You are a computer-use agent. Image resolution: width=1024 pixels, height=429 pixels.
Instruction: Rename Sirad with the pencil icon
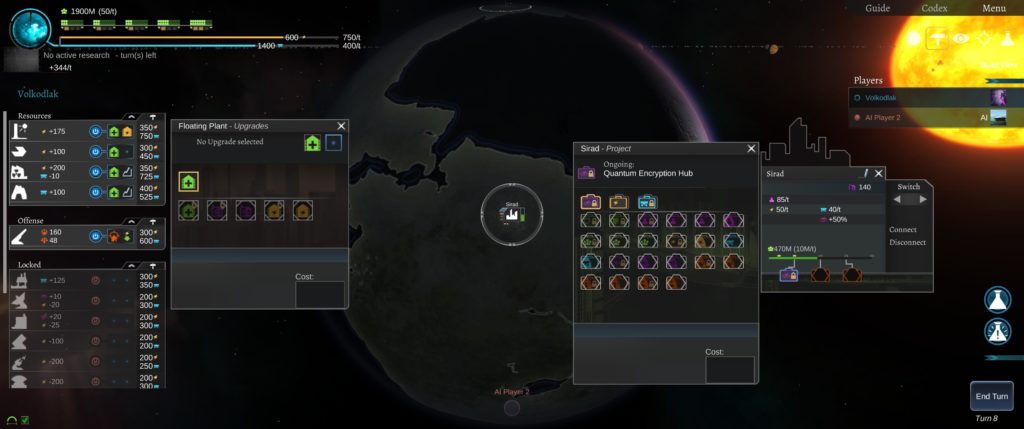coord(865,173)
